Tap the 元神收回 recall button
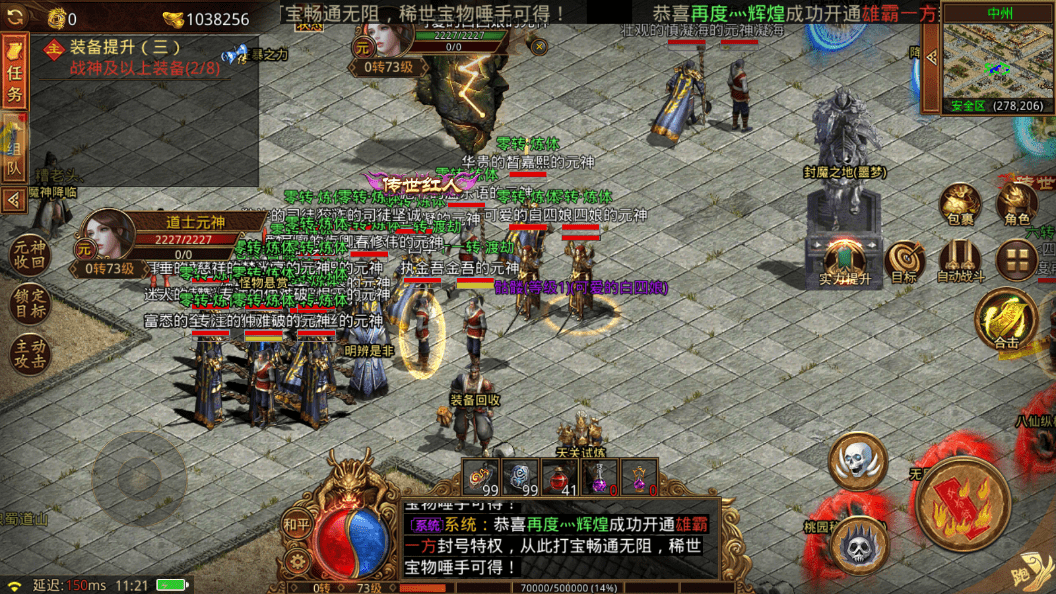 pos(29,256)
